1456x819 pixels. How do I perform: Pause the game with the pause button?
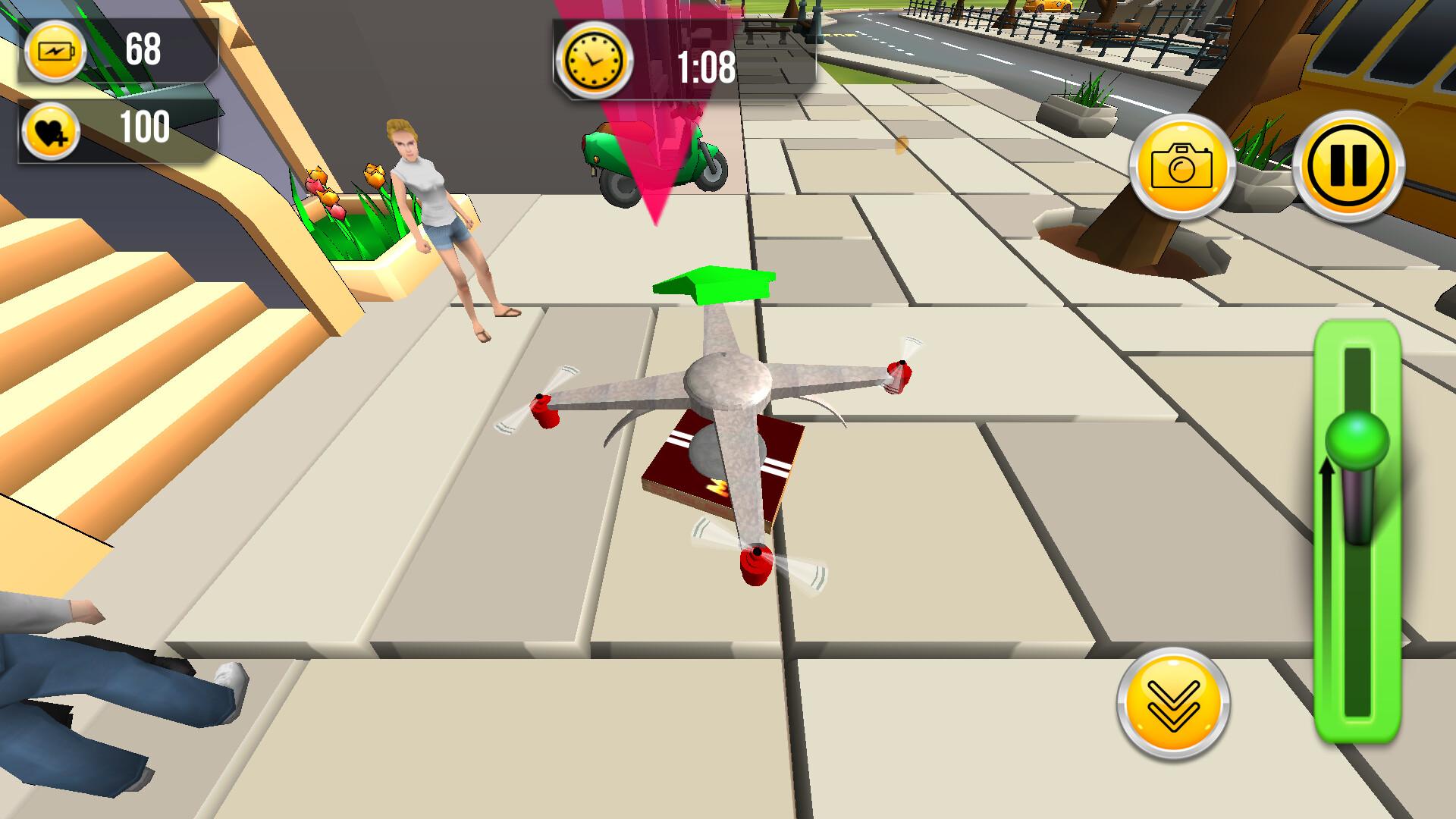tap(1348, 166)
